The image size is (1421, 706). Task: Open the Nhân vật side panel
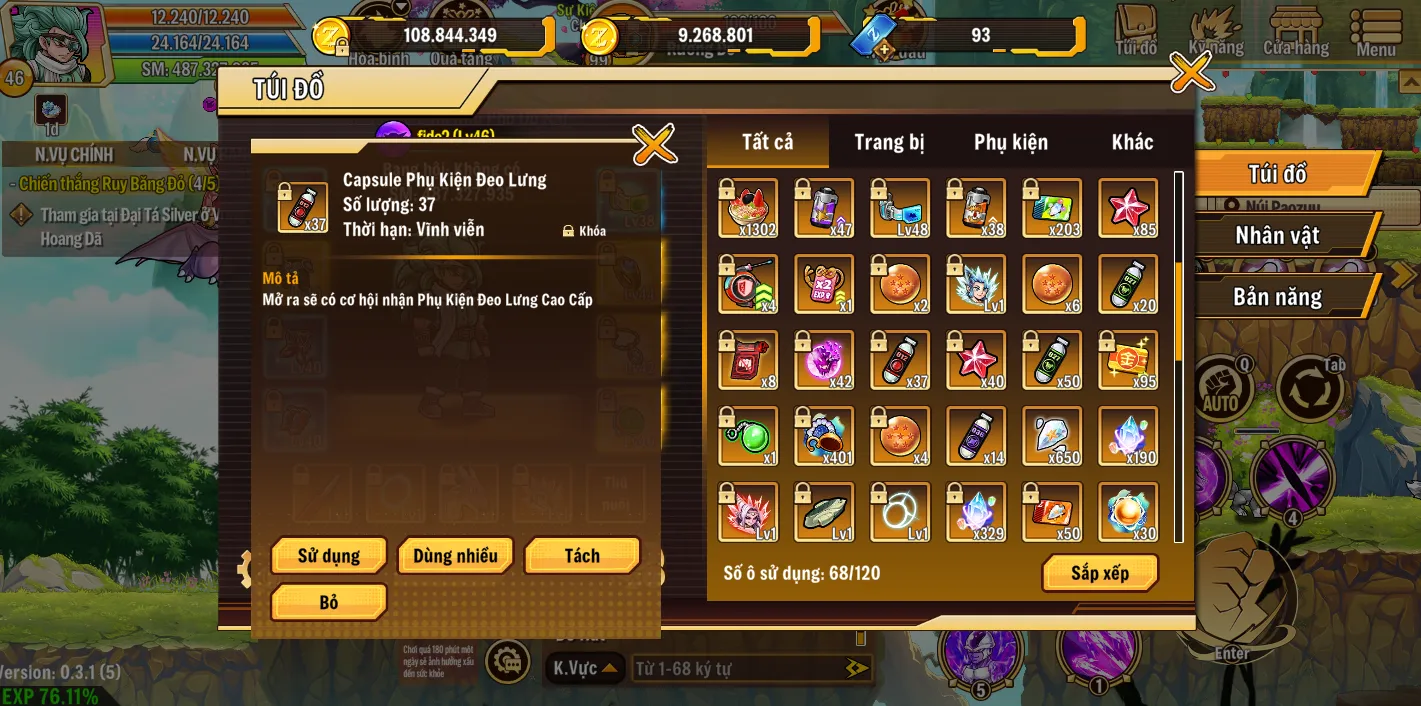pos(1277,236)
